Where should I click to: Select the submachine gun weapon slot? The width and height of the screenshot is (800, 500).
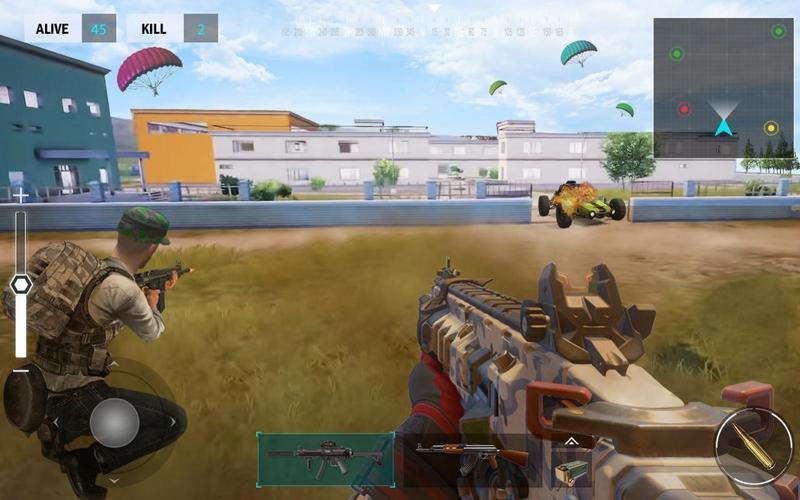click(325, 459)
